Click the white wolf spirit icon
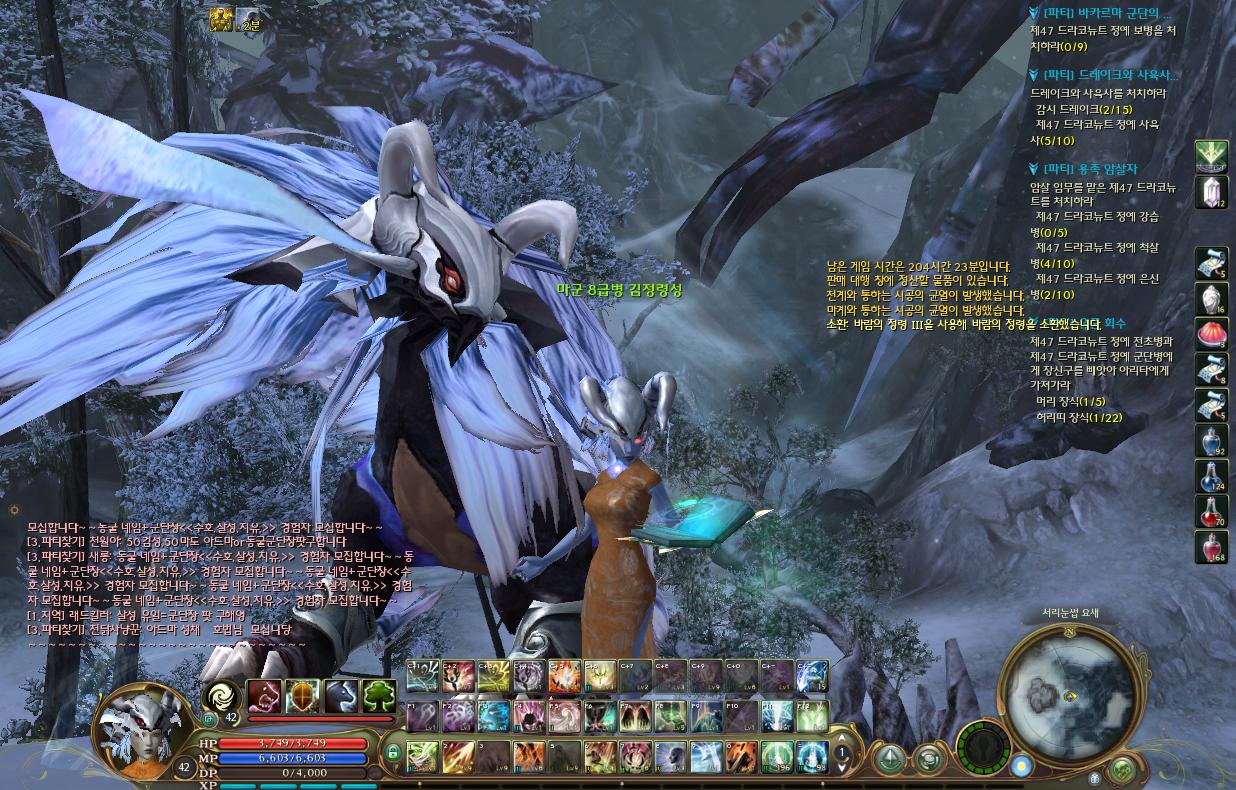 click(x=341, y=695)
